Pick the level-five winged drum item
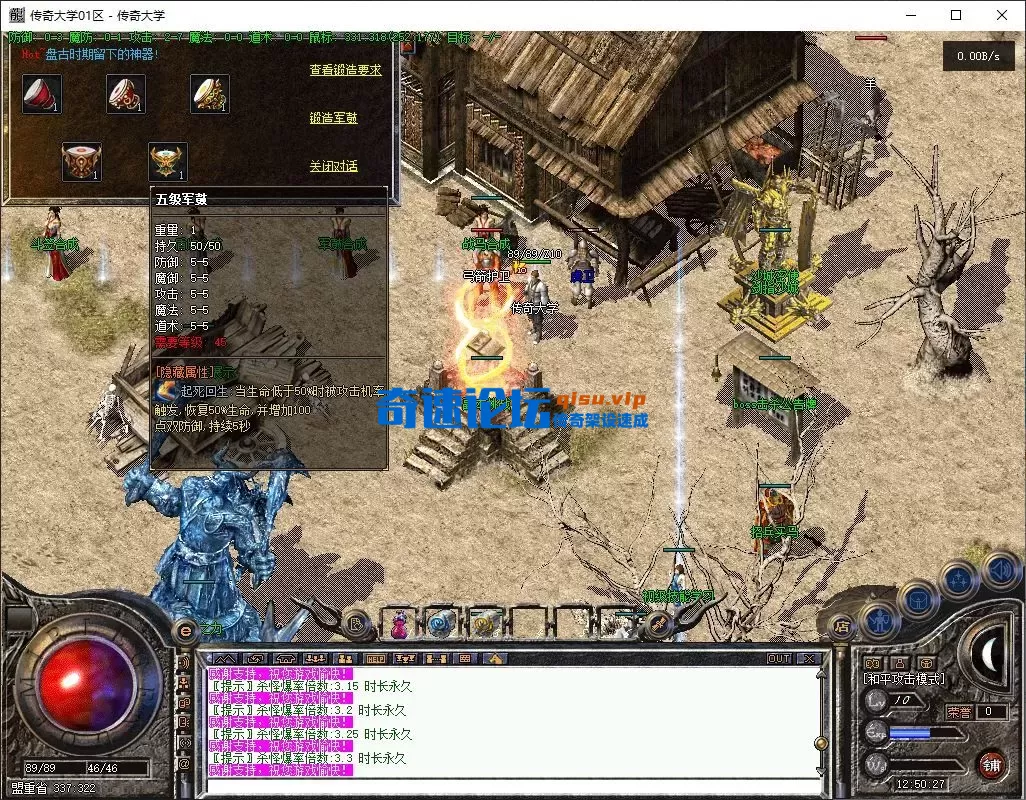Viewport: 1026px width, 800px height. (167, 161)
